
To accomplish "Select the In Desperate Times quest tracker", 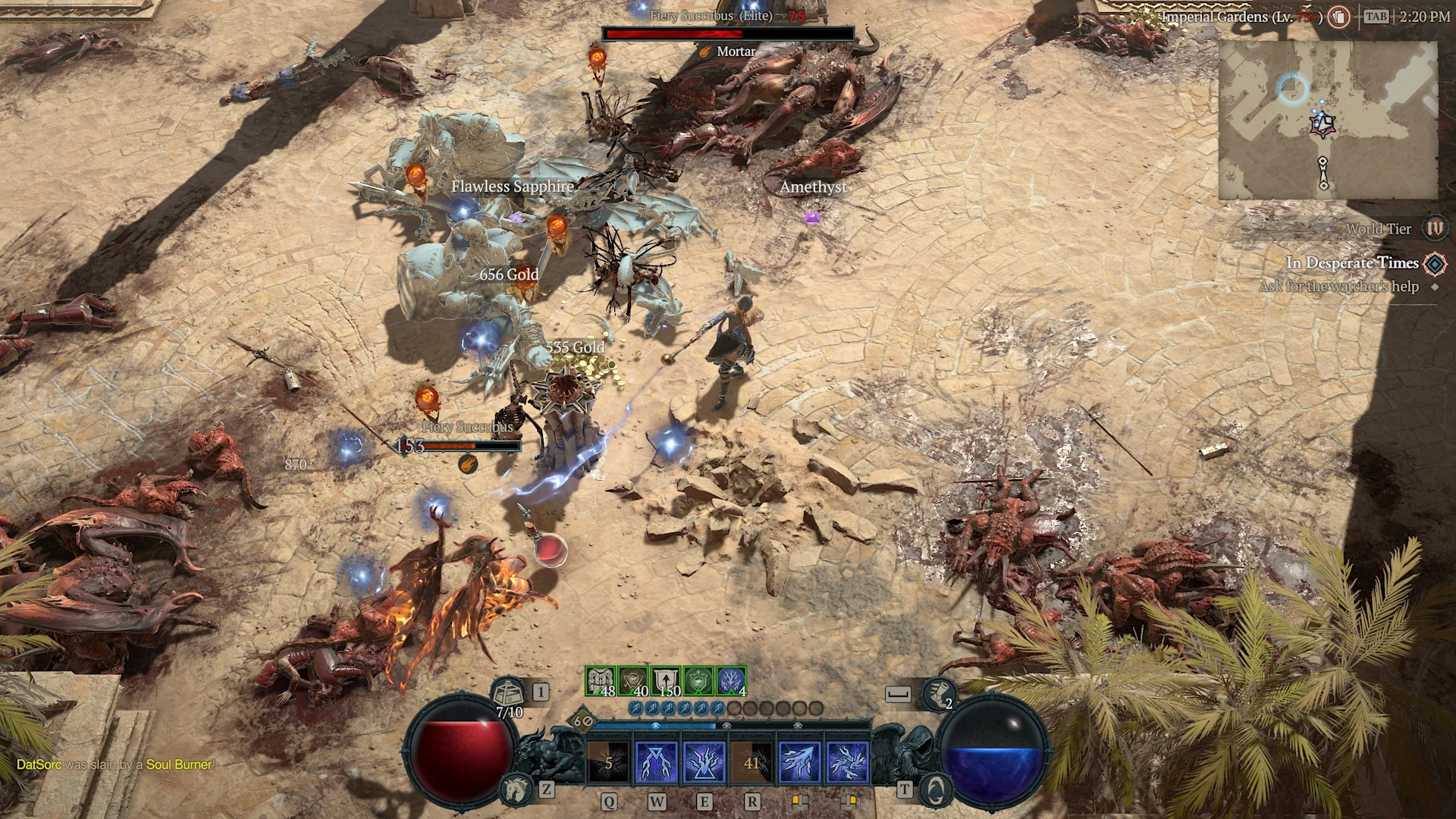I will (x=1352, y=263).
